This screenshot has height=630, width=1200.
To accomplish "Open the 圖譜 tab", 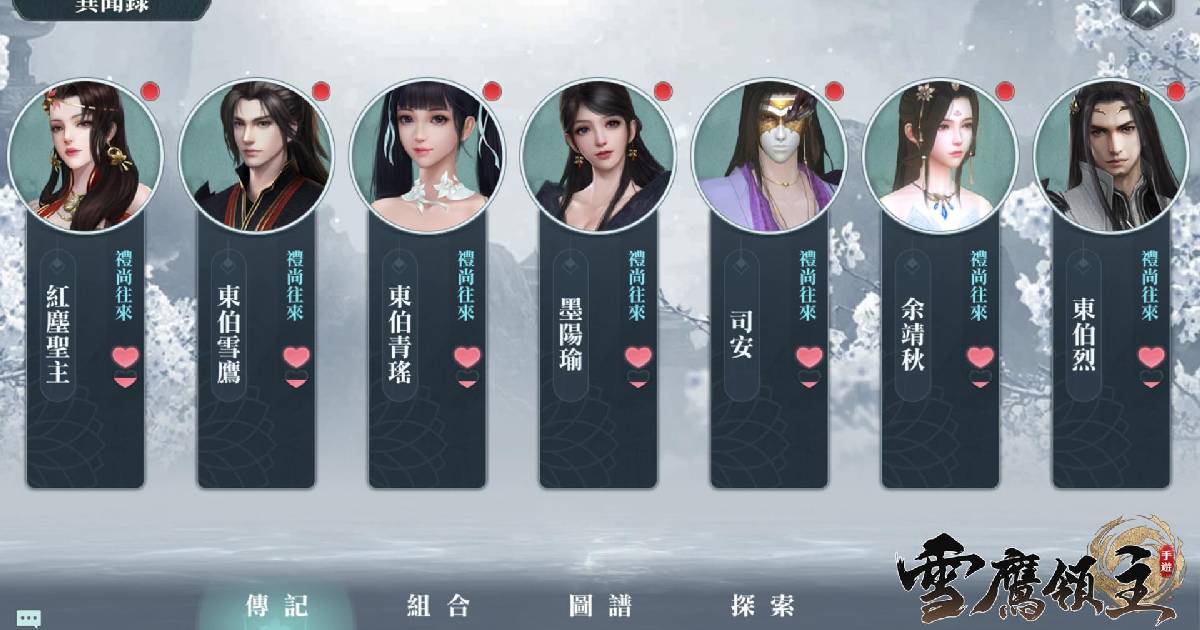I will point(600,605).
